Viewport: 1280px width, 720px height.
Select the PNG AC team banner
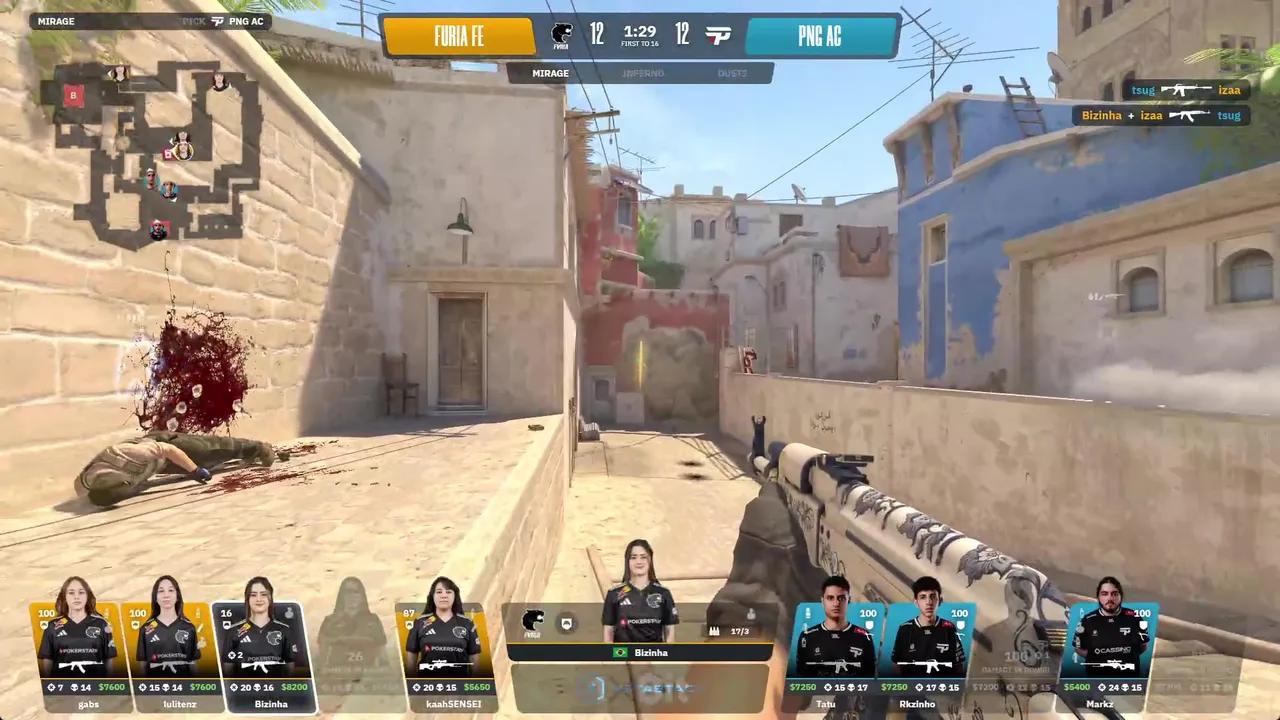point(820,37)
